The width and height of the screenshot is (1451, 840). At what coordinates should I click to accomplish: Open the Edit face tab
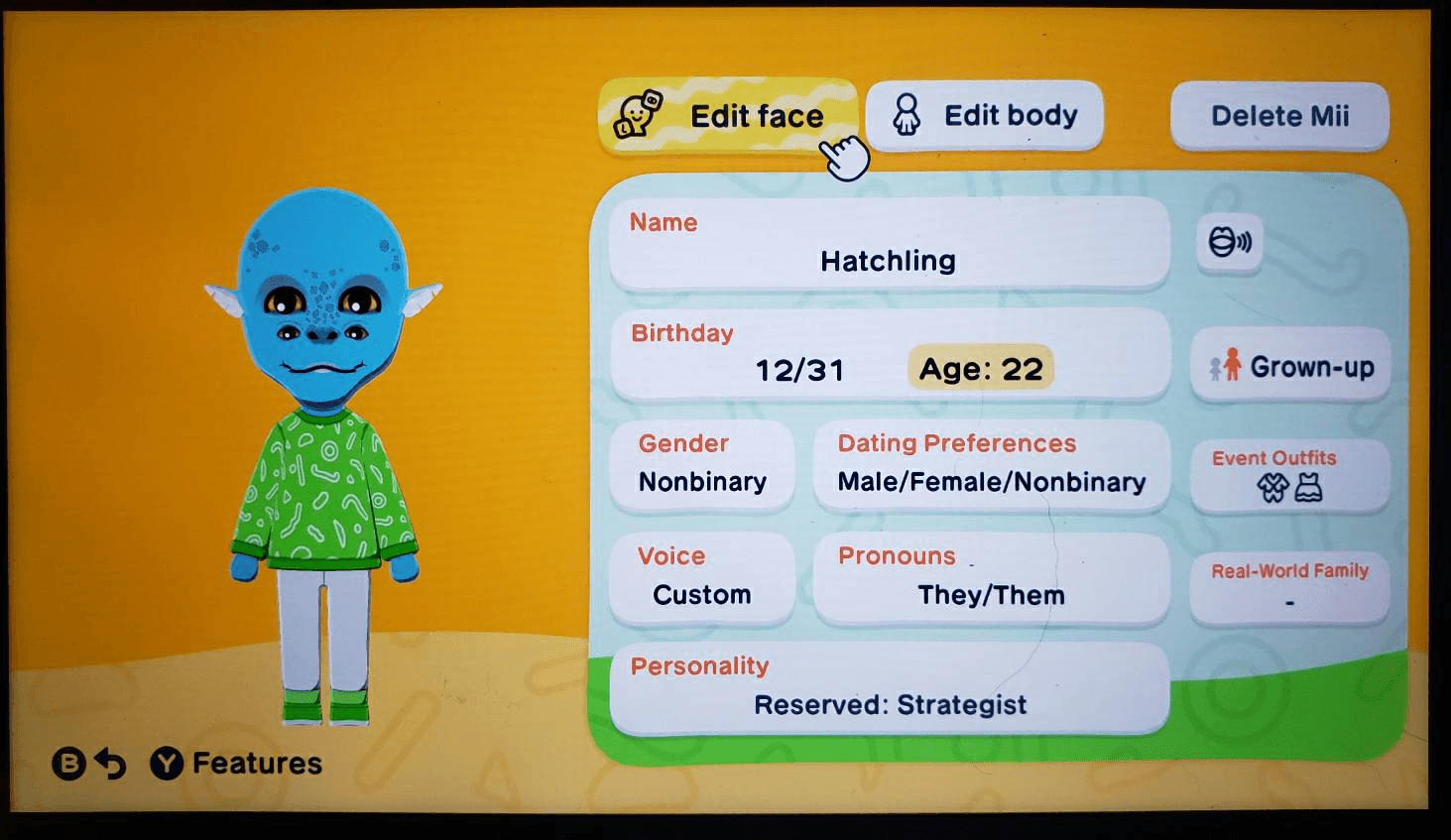(756, 114)
